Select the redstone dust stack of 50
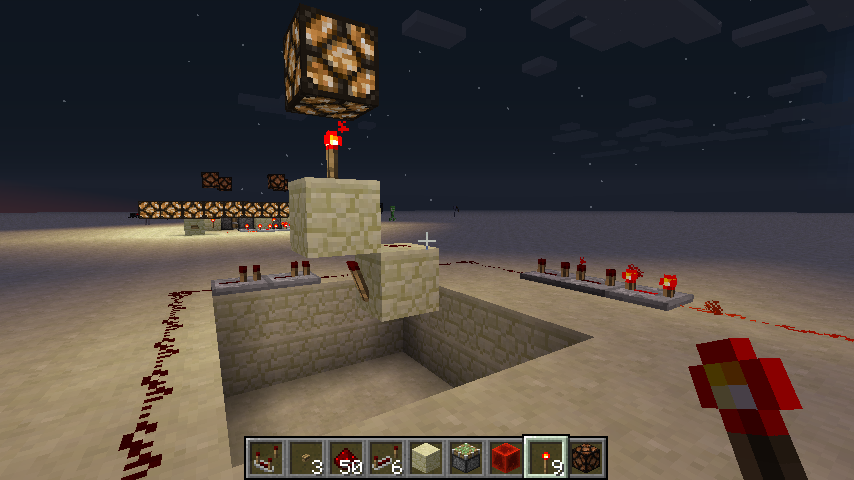854x480 pixels. [347, 458]
